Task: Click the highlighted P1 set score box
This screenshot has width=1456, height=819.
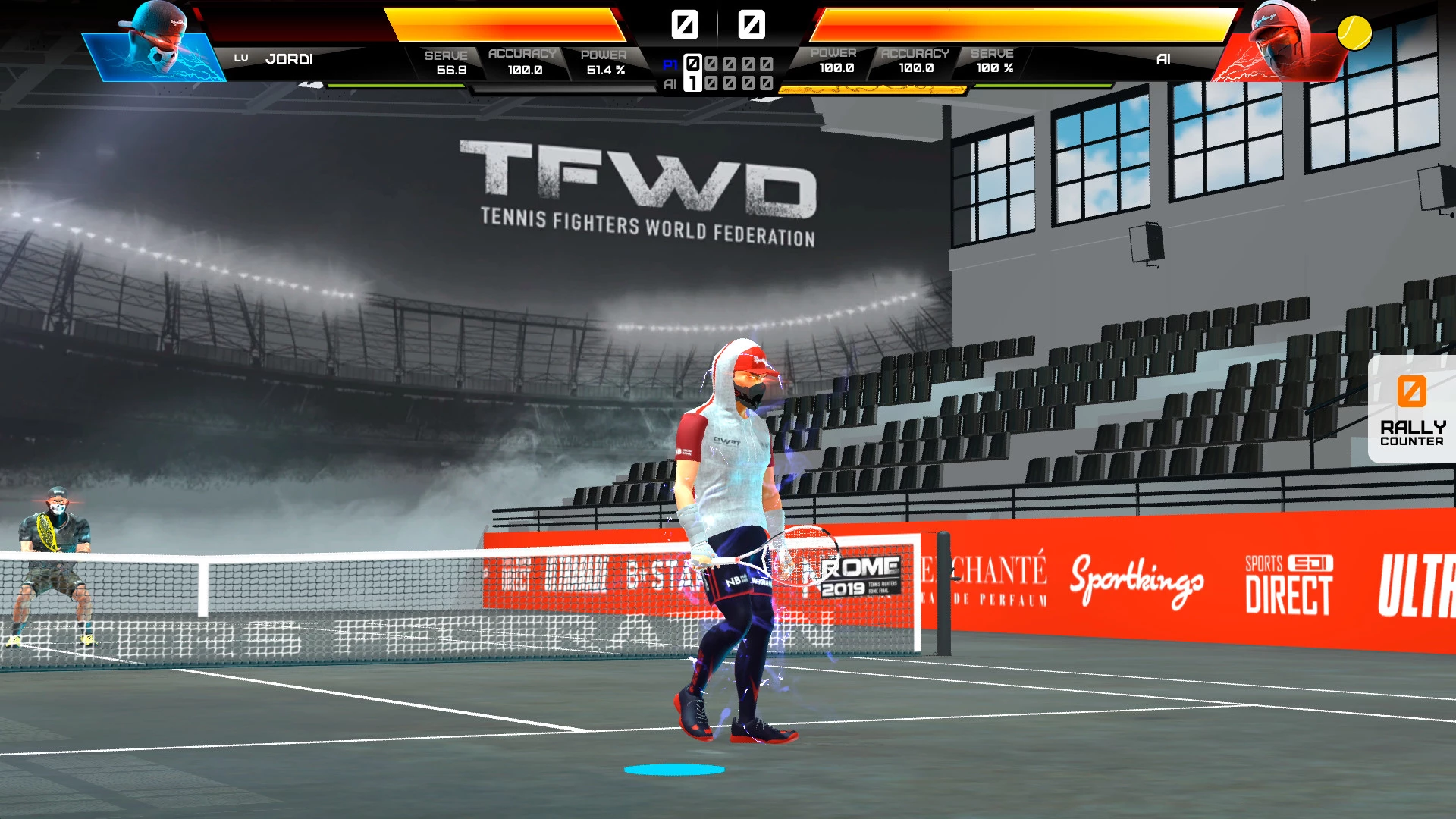Action: tap(692, 64)
